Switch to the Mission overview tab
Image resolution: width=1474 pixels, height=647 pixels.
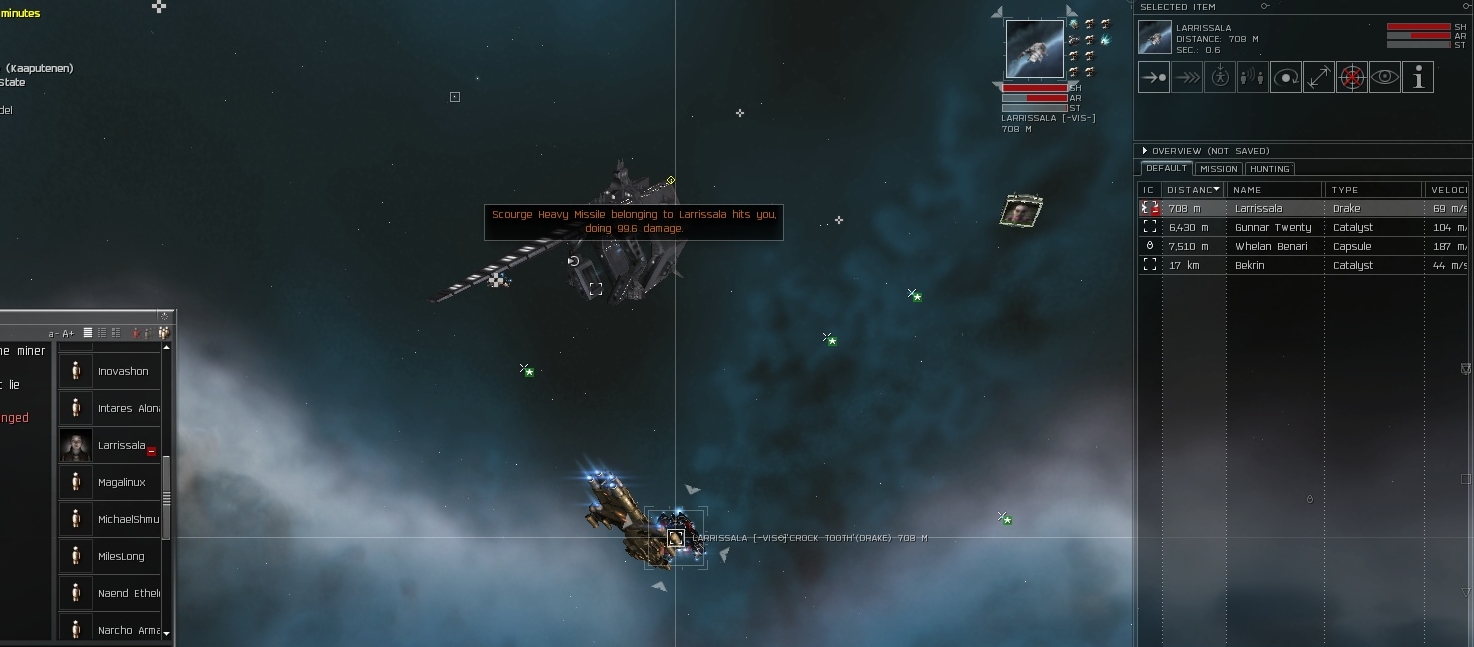[1218, 169]
